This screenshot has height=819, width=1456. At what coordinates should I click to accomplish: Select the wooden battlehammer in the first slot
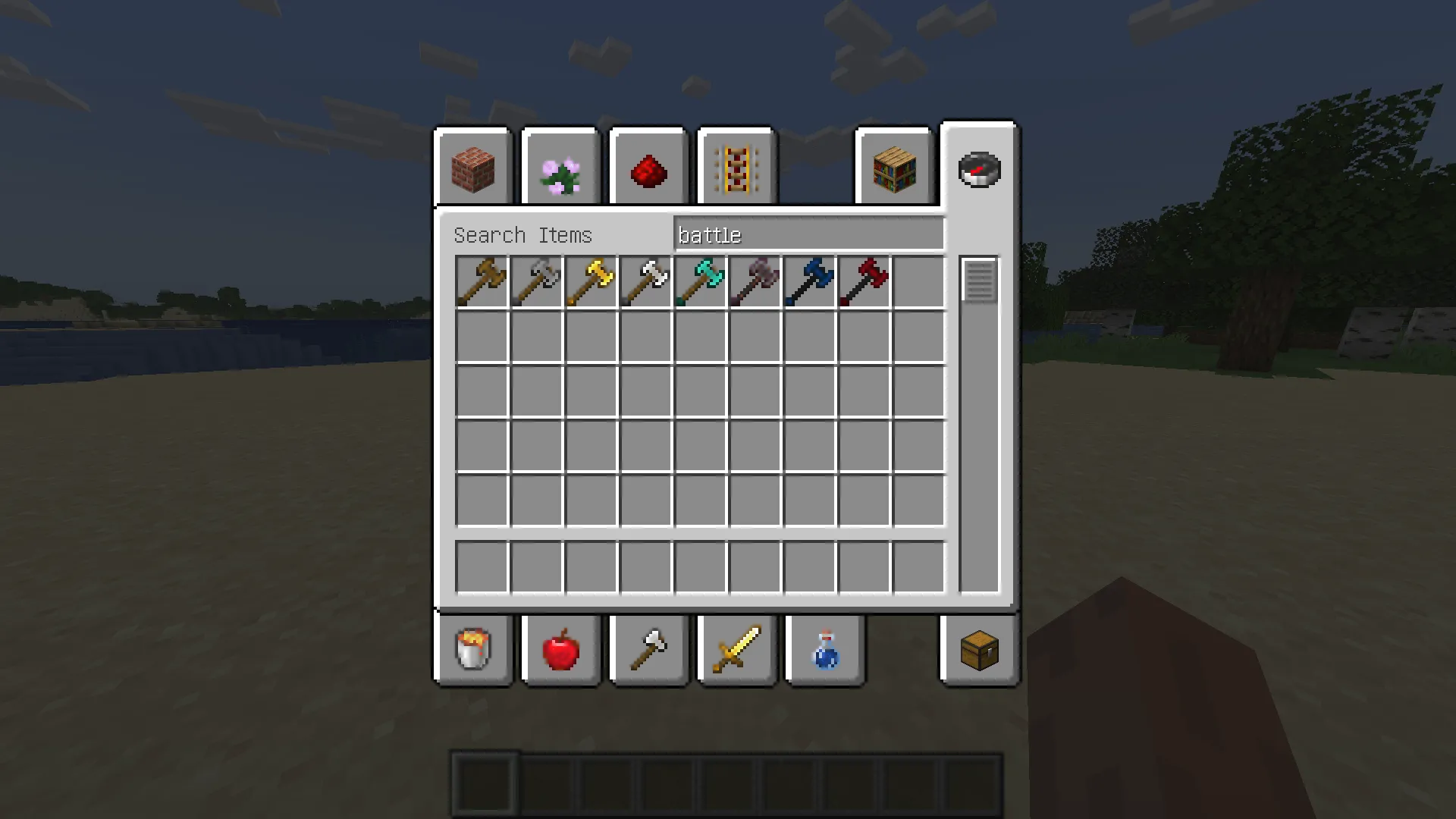pos(483,281)
